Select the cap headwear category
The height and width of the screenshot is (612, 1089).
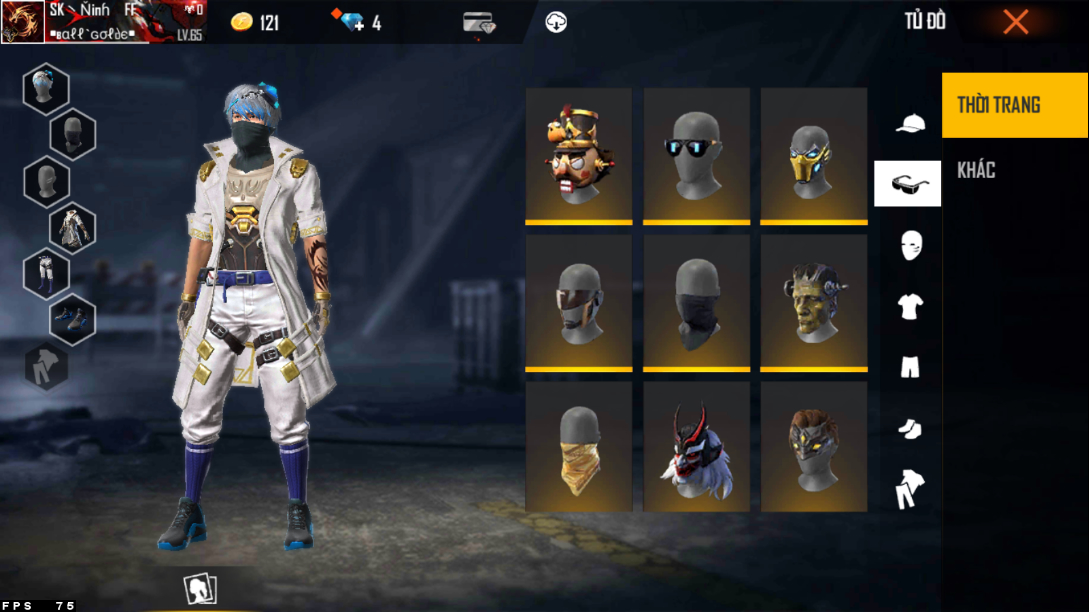tap(909, 123)
